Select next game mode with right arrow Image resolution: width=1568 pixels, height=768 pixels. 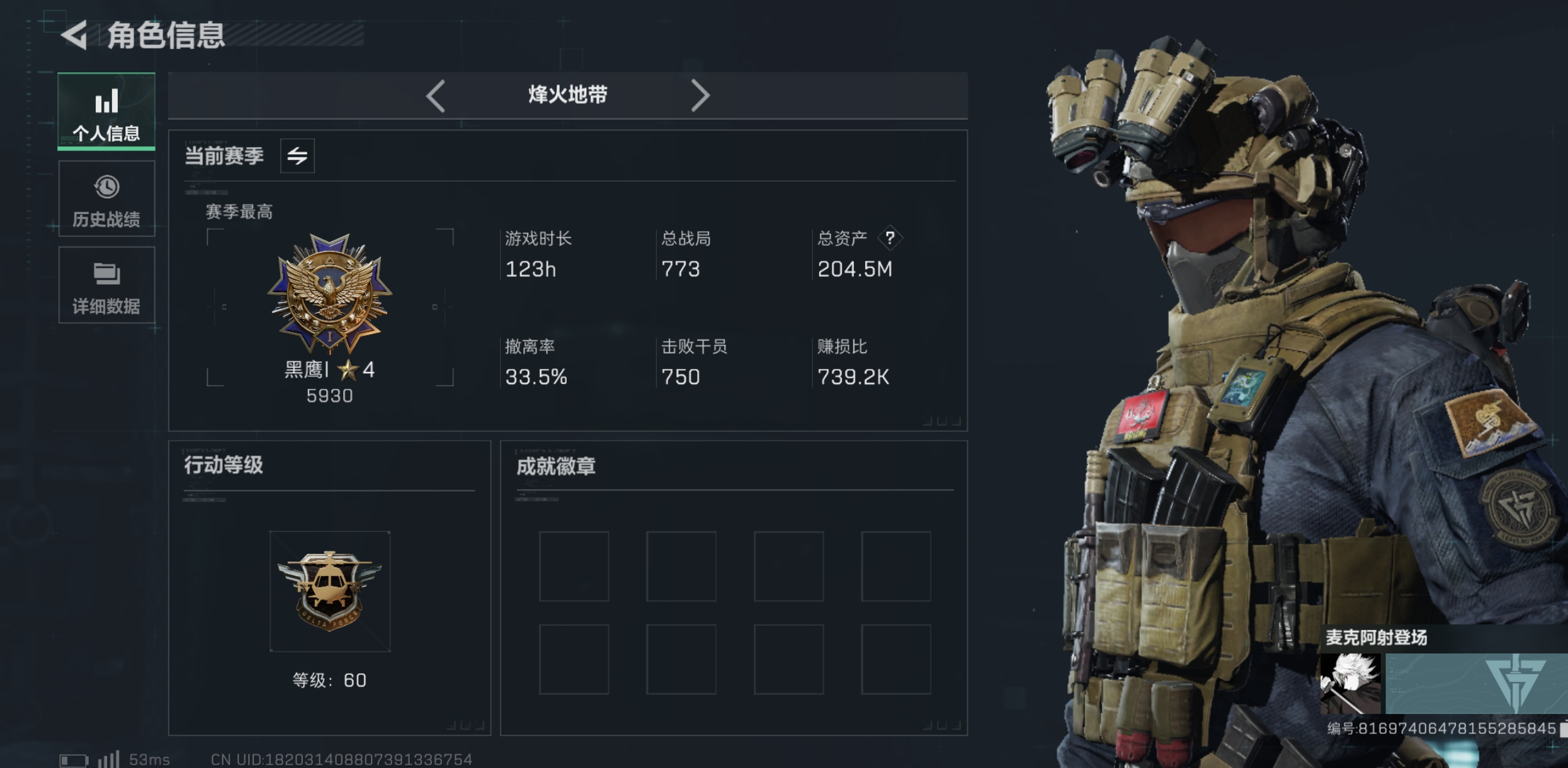pos(700,96)
